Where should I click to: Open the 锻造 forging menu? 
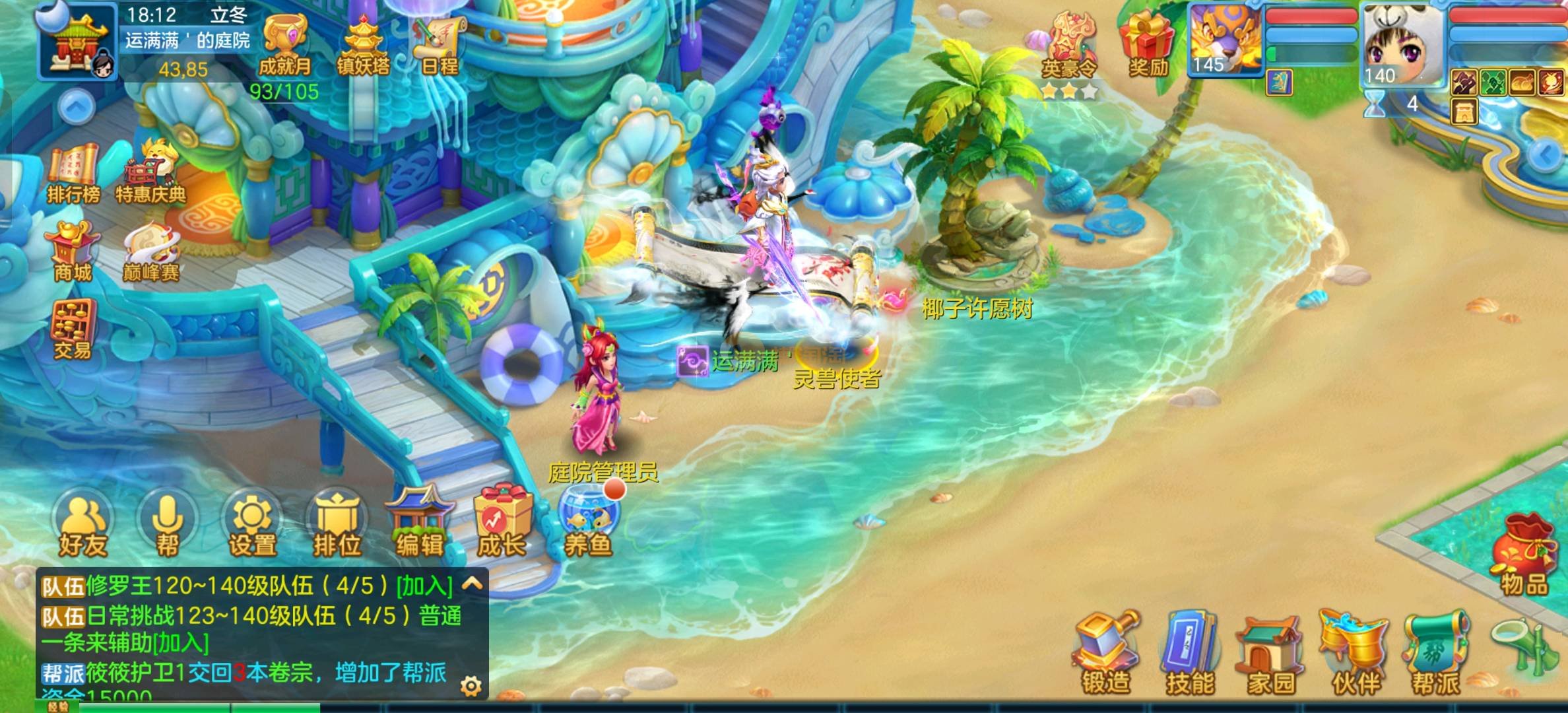tap(1106, 654)
